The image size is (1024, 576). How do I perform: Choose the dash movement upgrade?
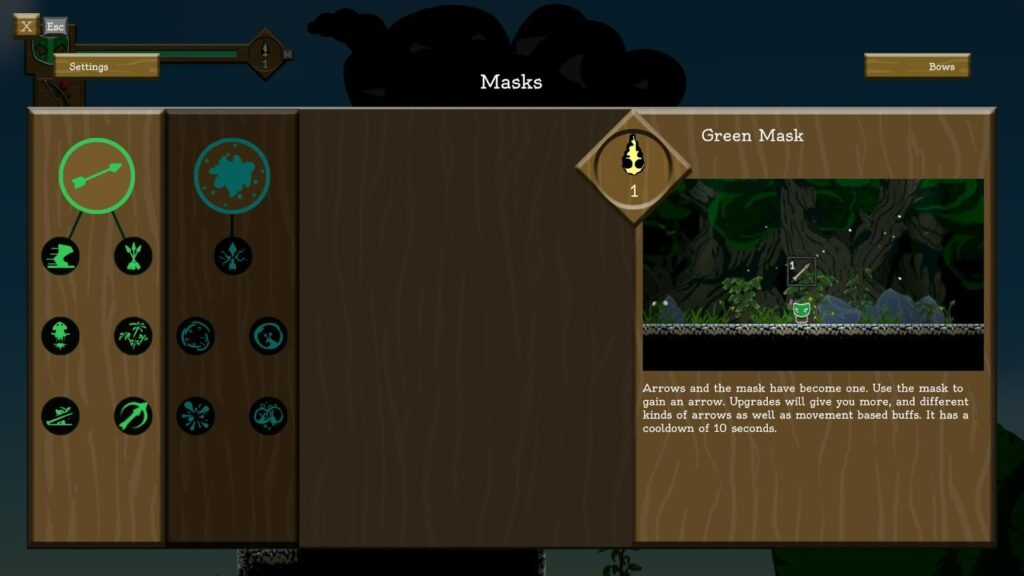tap(60, 256)
